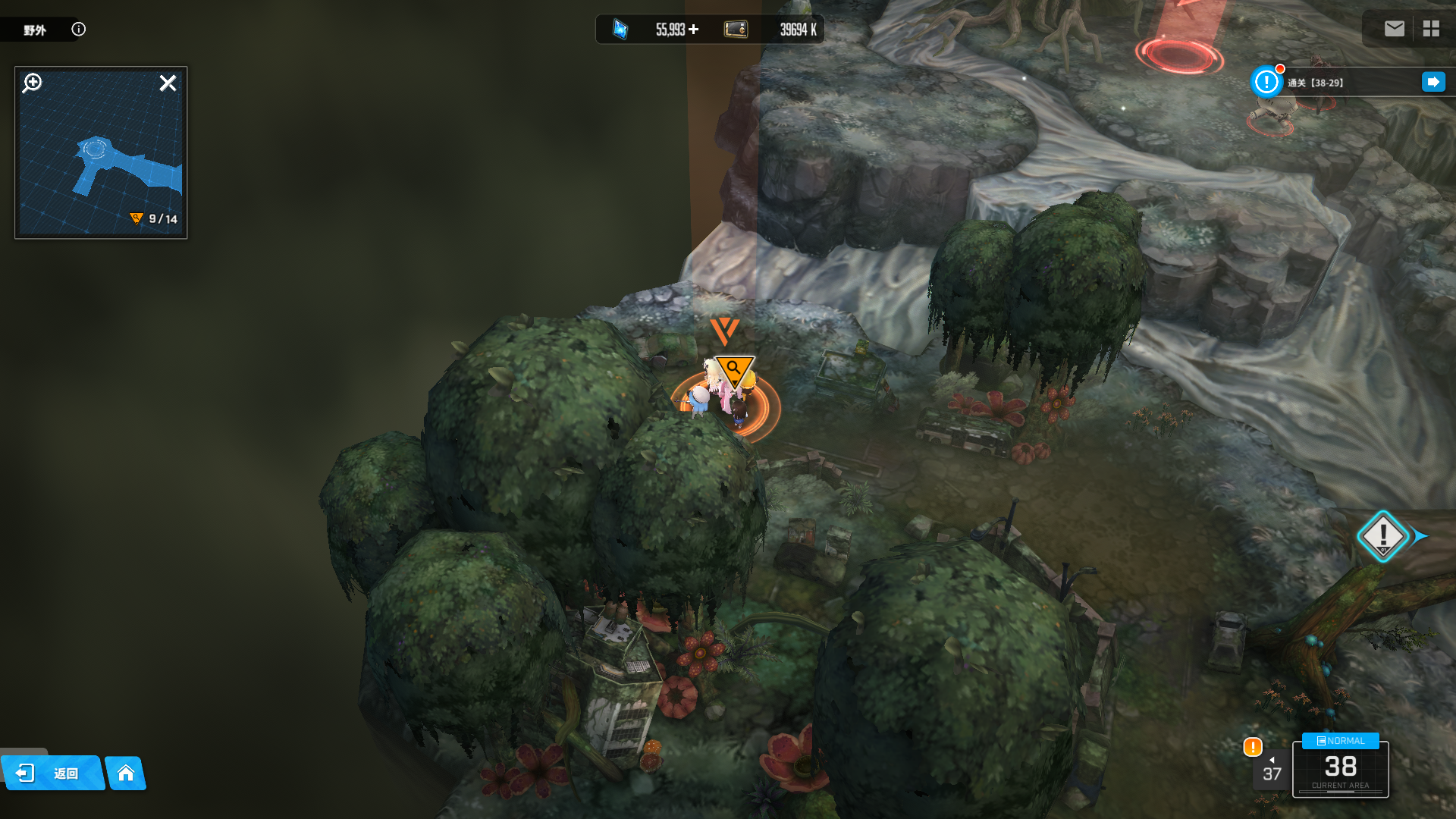Close the minimap panel
Screen dimensions: 1456x819
[x=168, y=83]
